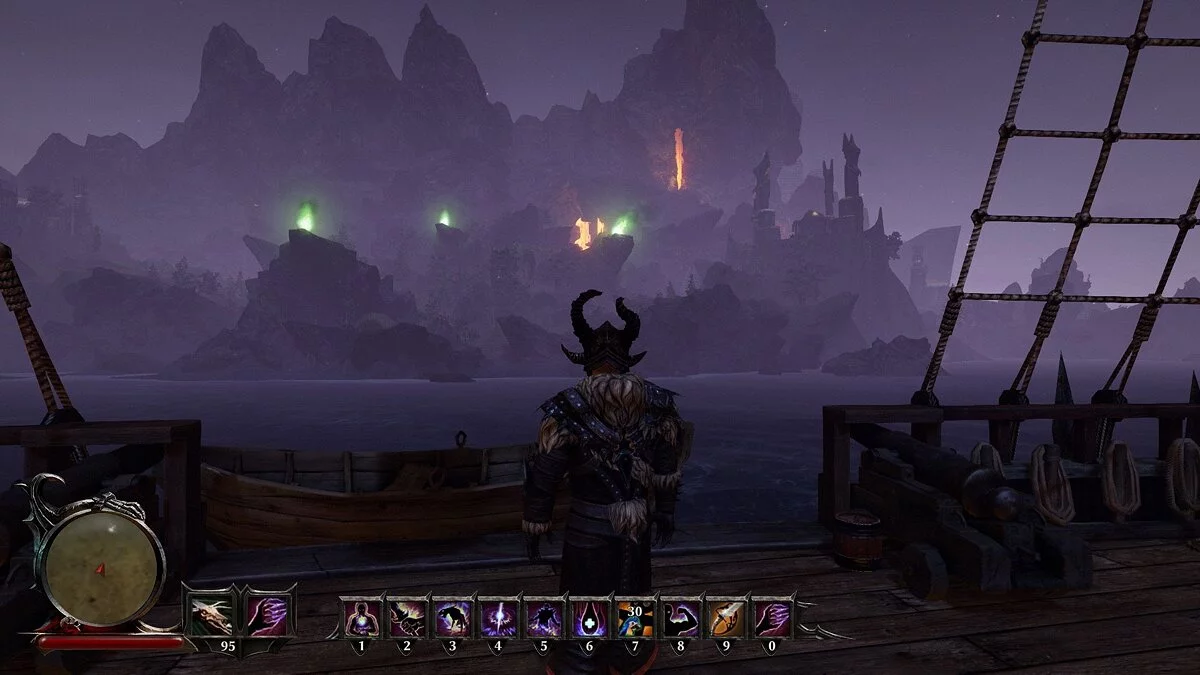The height and width of the screenshot is (675, 1200).
Task: Select the parrot item with count 30
Action: point(635,619)
